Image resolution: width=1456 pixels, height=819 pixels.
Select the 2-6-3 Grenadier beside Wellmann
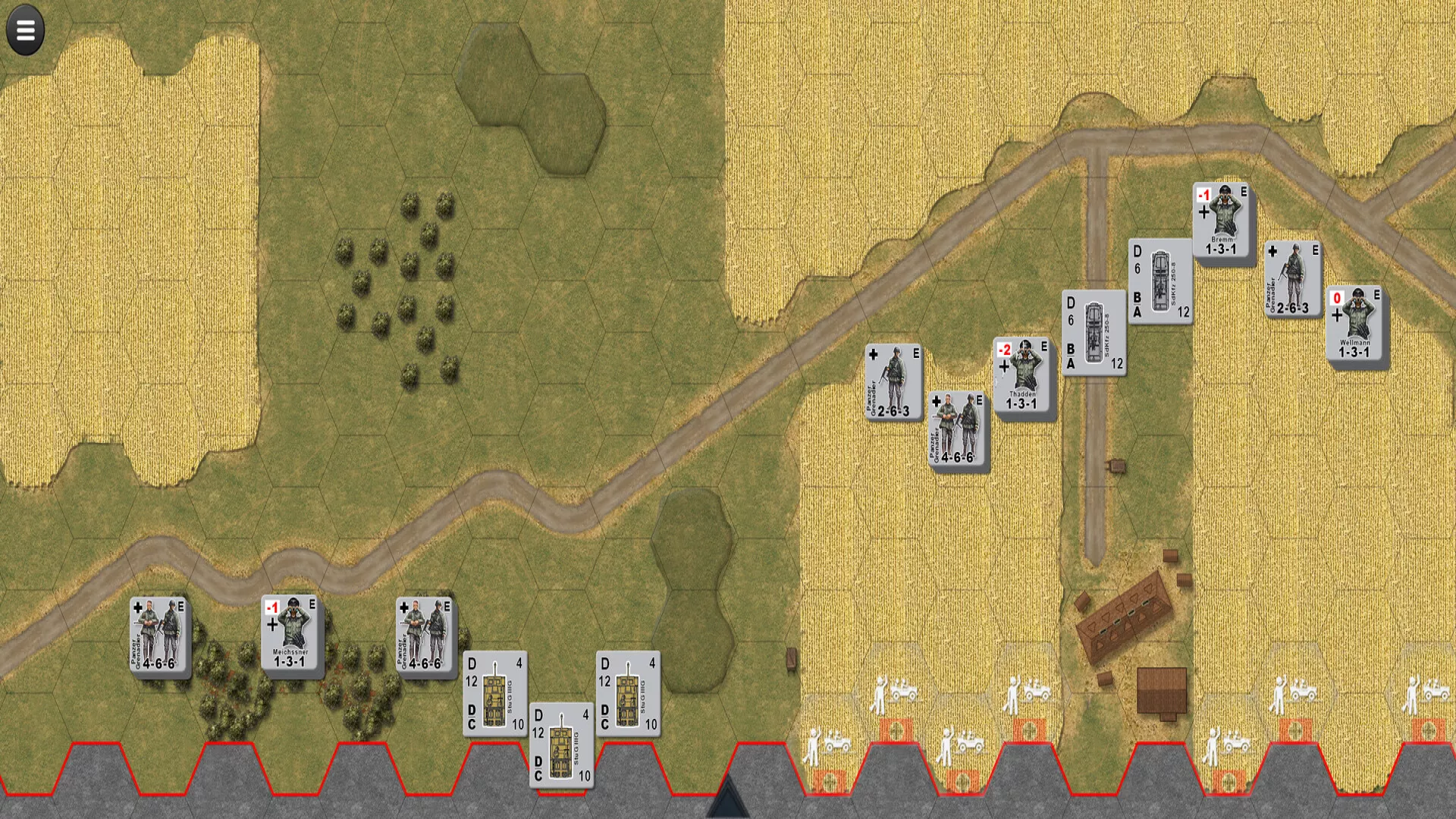coord(1292,279)
